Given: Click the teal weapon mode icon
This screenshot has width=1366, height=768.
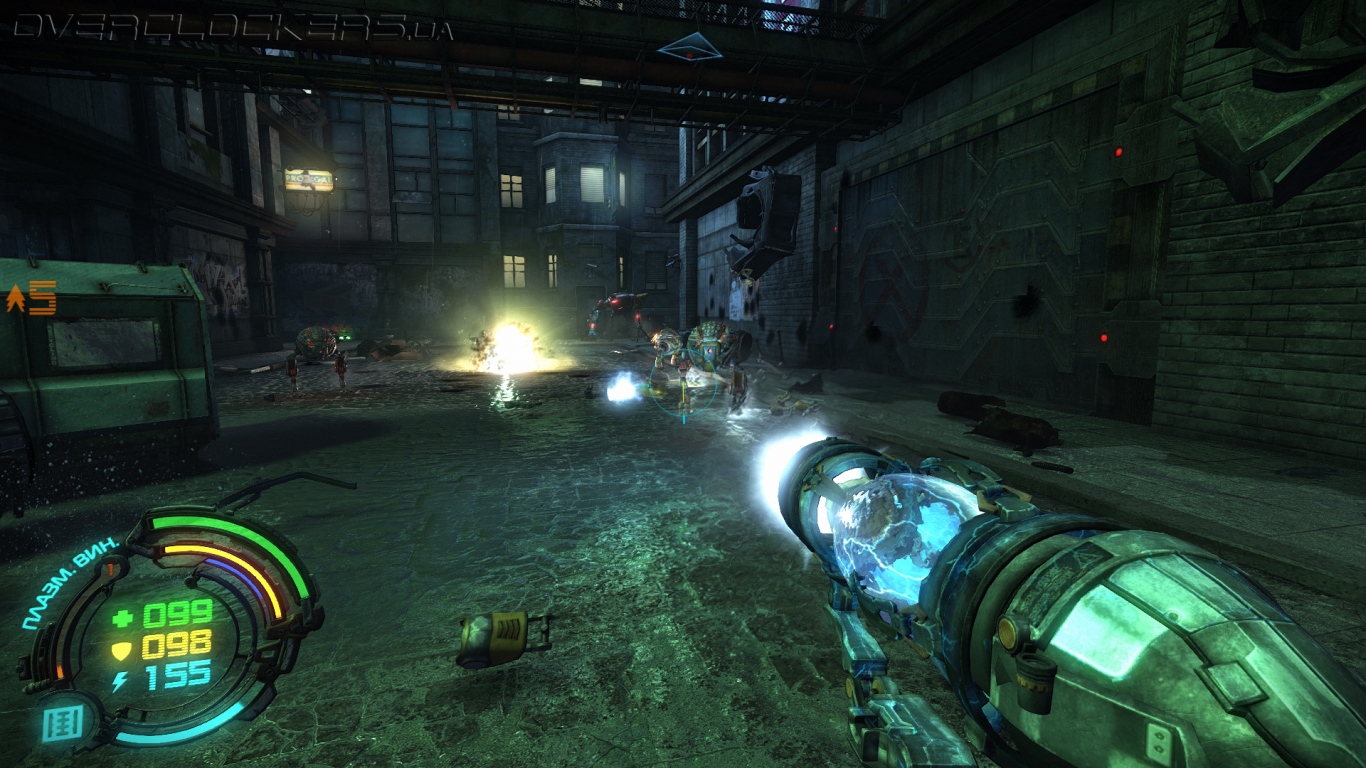Looking at the screenshot, I should 61,721.
